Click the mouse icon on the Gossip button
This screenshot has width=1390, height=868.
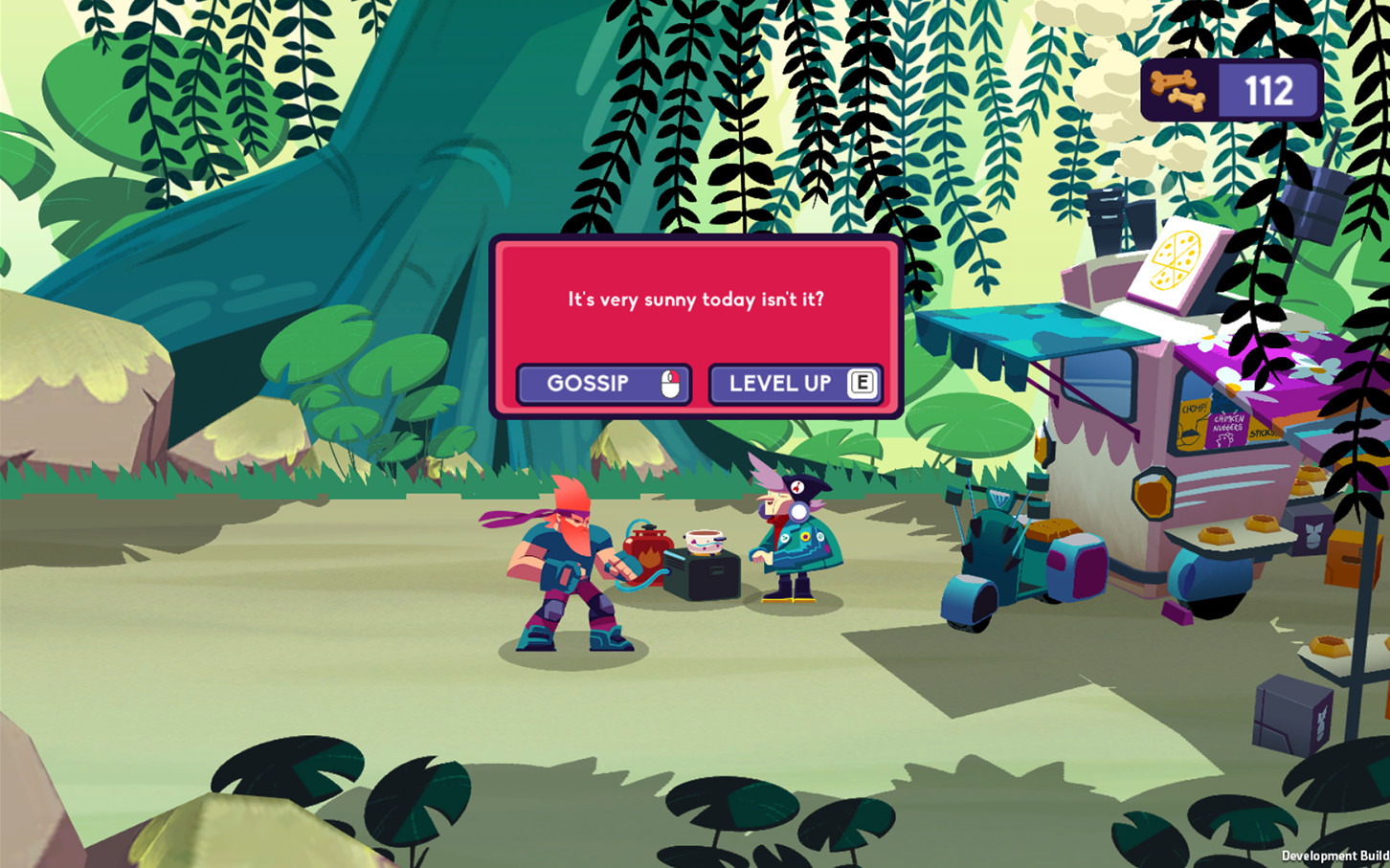point(668,384)
